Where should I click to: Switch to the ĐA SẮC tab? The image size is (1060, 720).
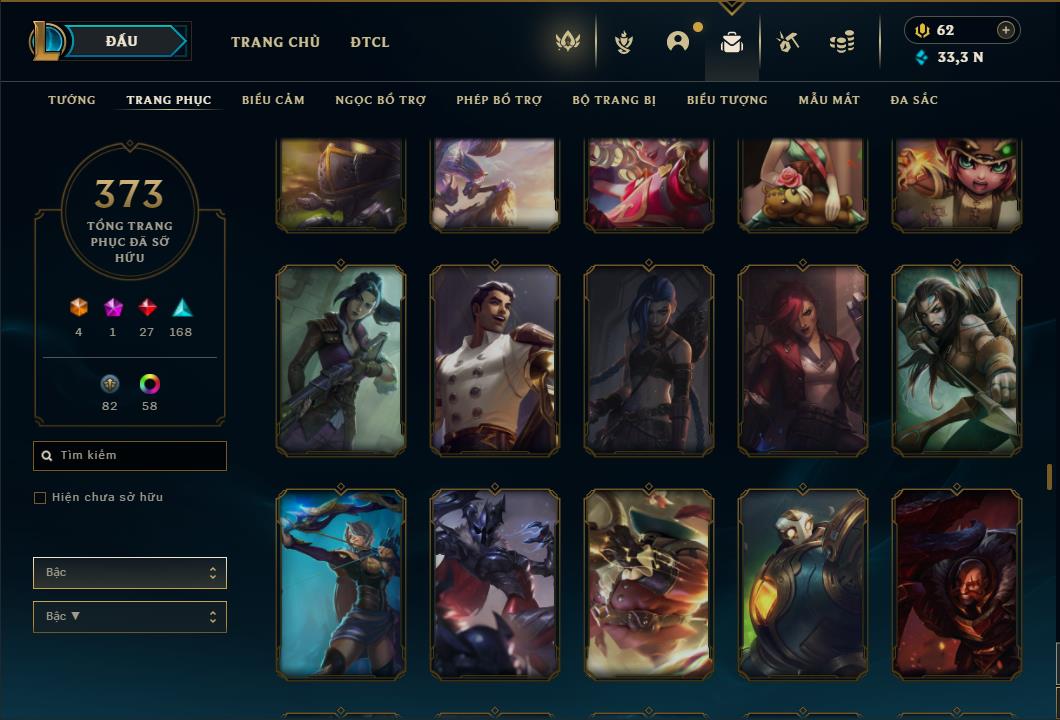pyautogui.click(x=914, y=100)
